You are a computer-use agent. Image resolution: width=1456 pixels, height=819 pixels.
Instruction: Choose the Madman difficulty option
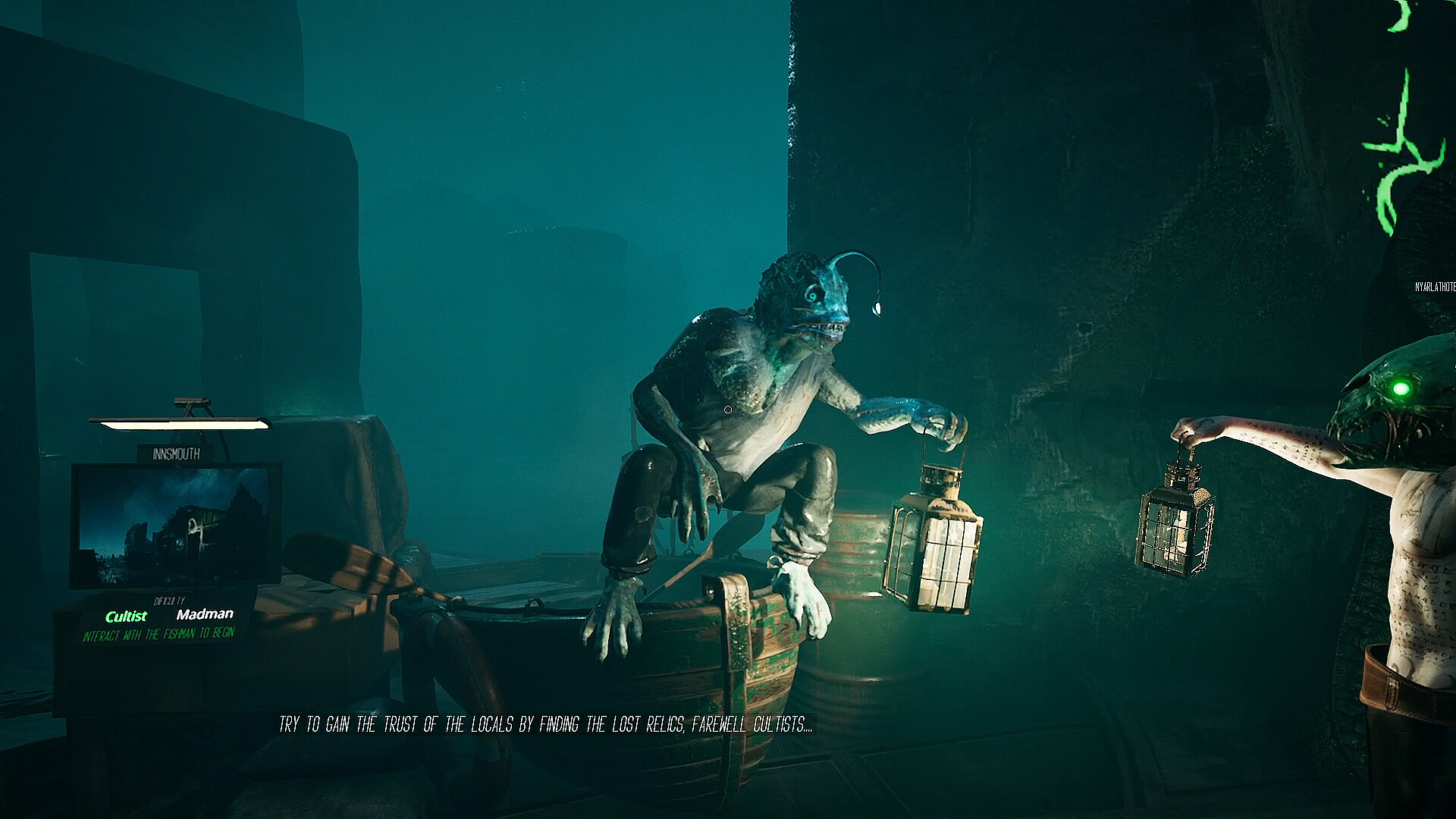[x=205, y=614]
